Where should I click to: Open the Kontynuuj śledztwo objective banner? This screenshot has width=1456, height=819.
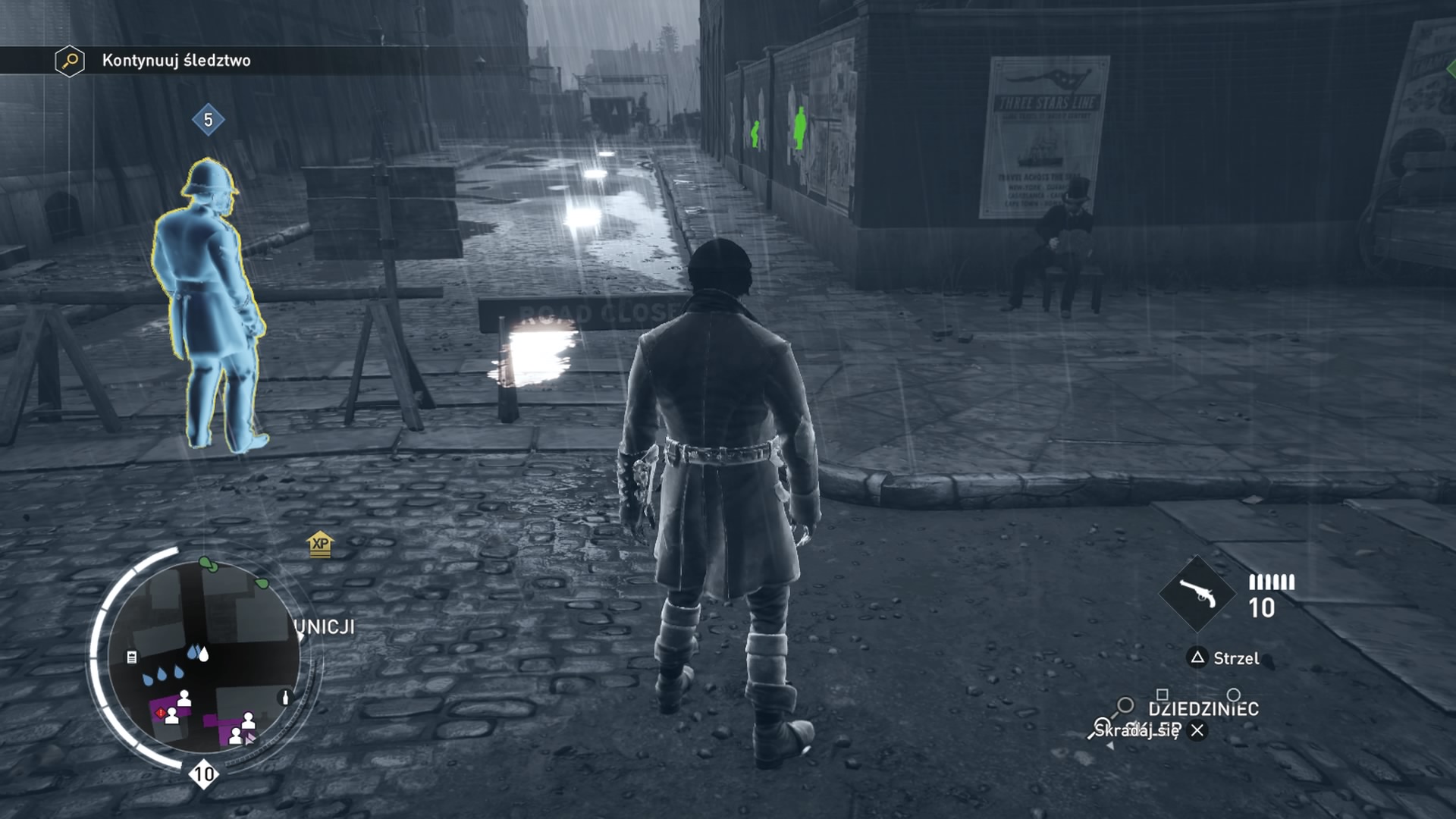tap(186, 62)
